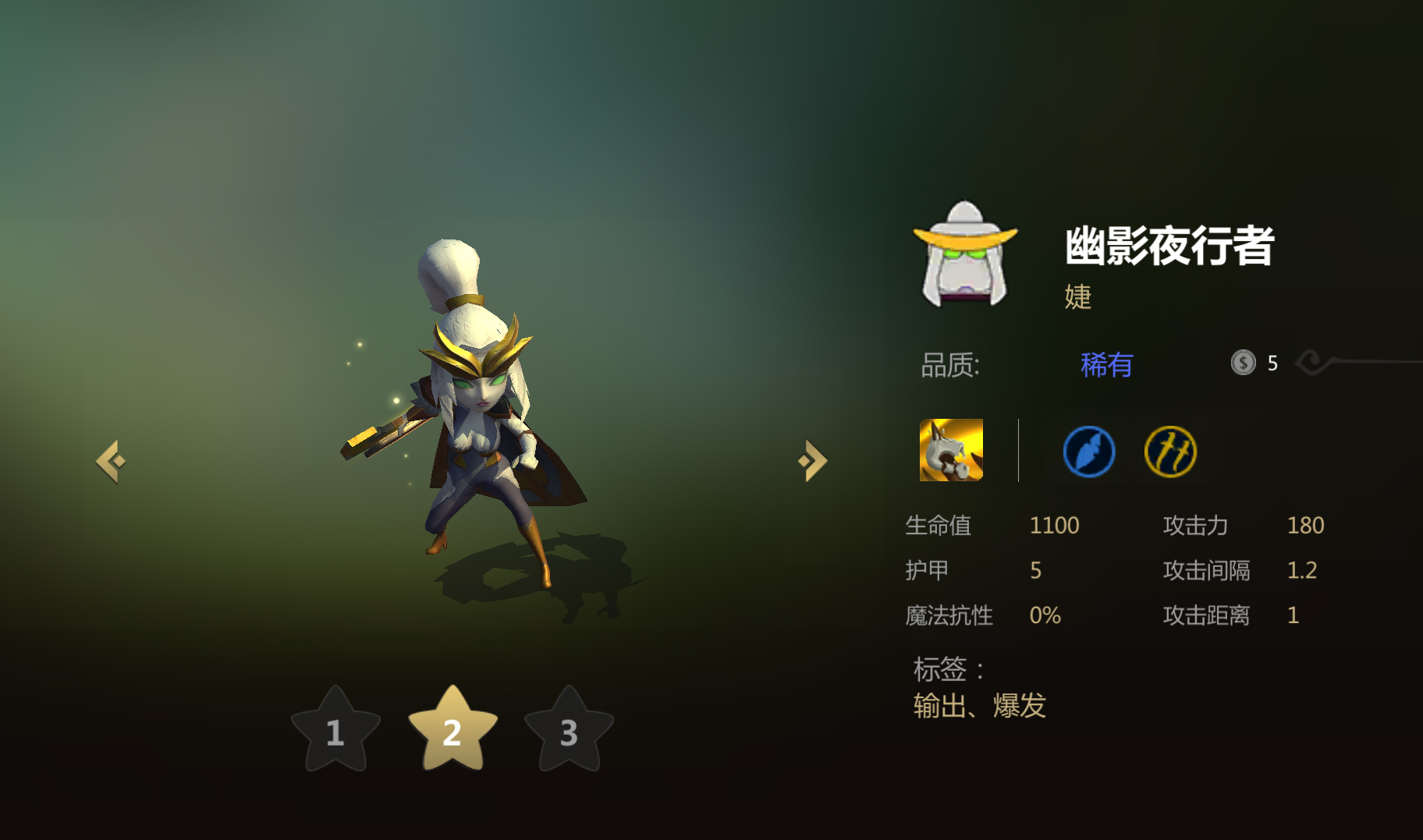This screenshot has height=840, width=1423.
Task: Select the blue feather trait icon
Action: pyautogui.click(x=1089, y=452)
